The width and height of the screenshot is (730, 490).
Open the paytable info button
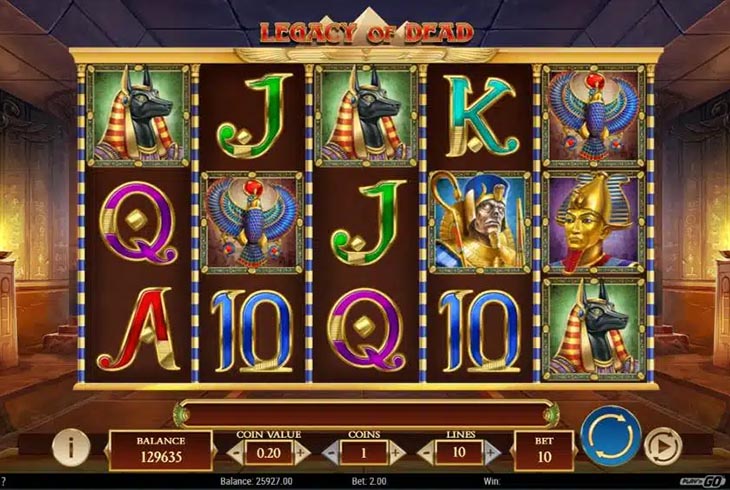(x=72, y=449)
